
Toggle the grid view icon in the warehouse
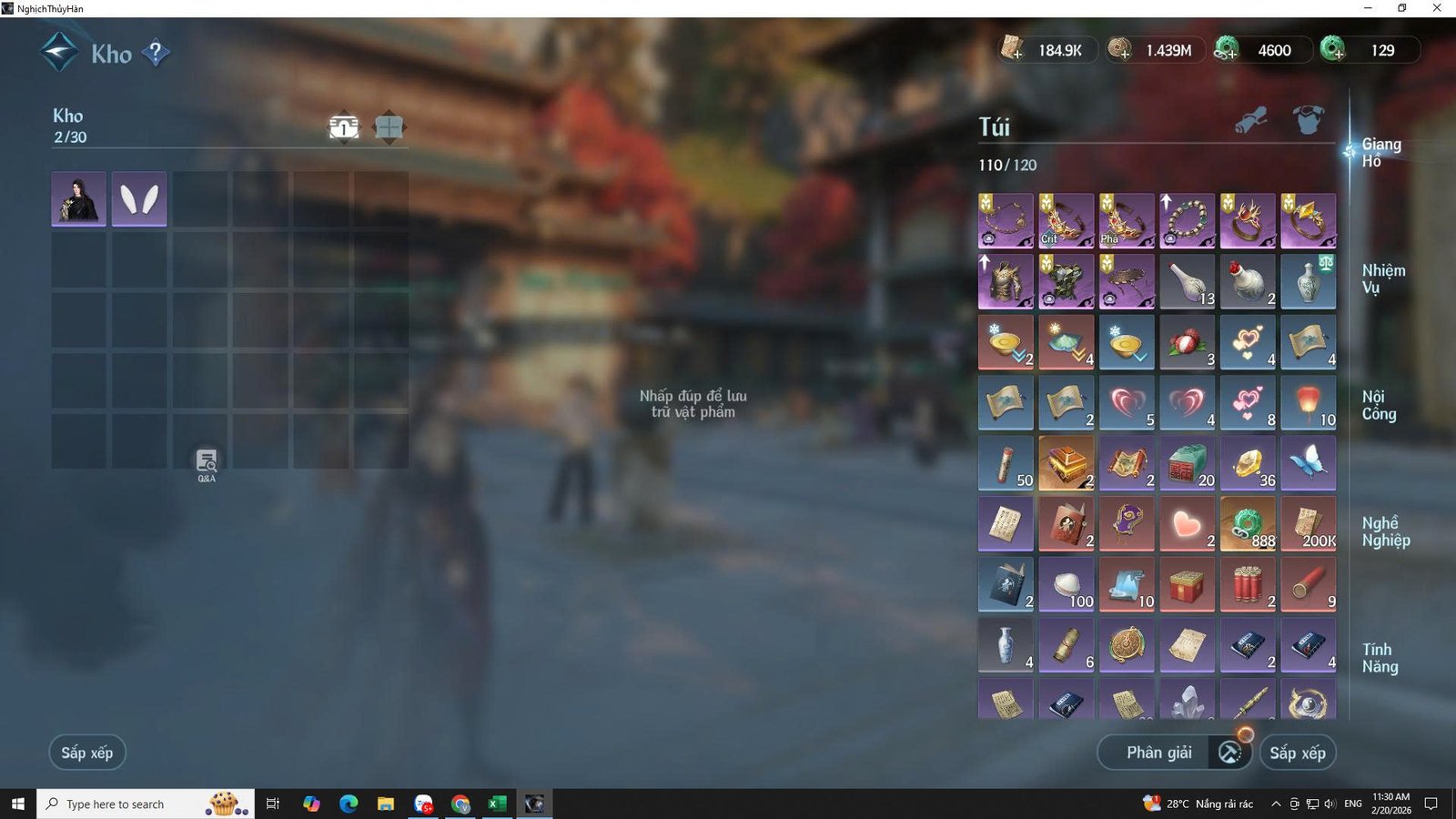[x=389, y=127]
